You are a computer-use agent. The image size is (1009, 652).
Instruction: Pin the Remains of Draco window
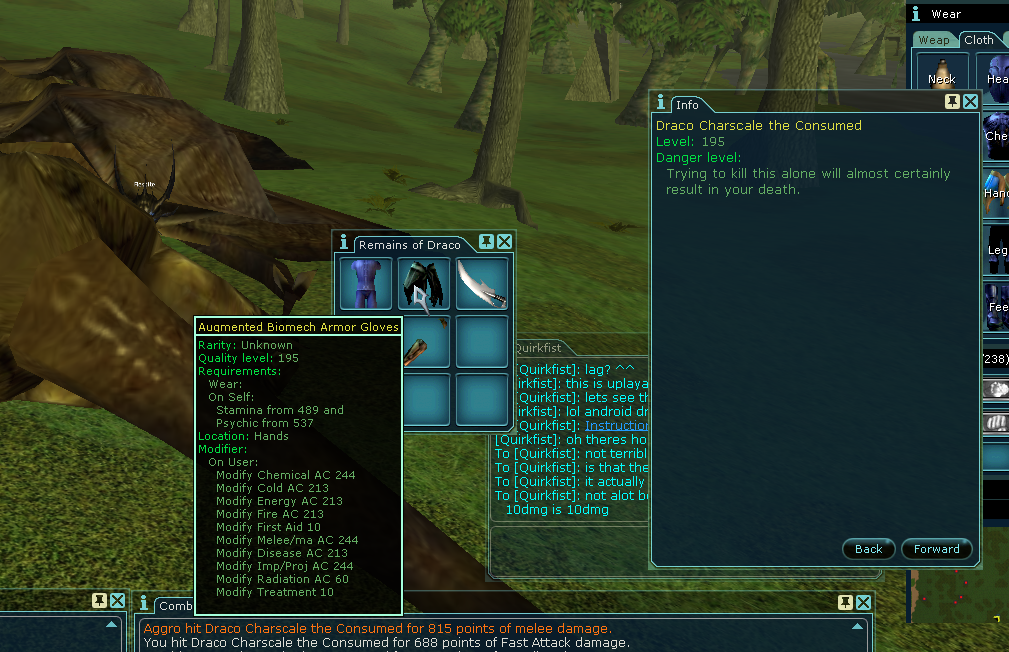pos(486,242)
